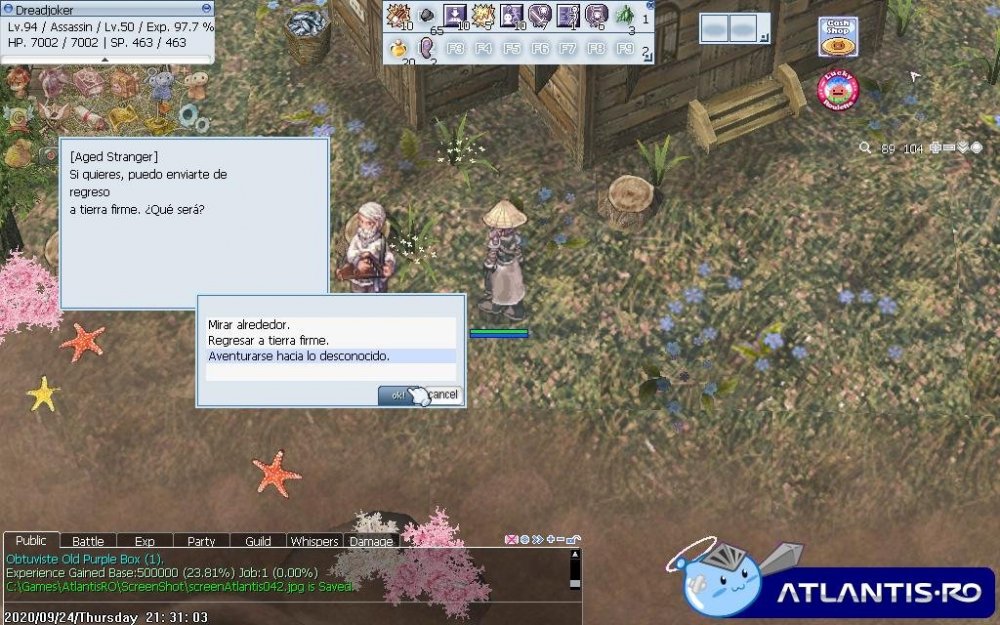The image size is (1000, 625).
Task: Select the Public chat tab
Action: (31, 540)
